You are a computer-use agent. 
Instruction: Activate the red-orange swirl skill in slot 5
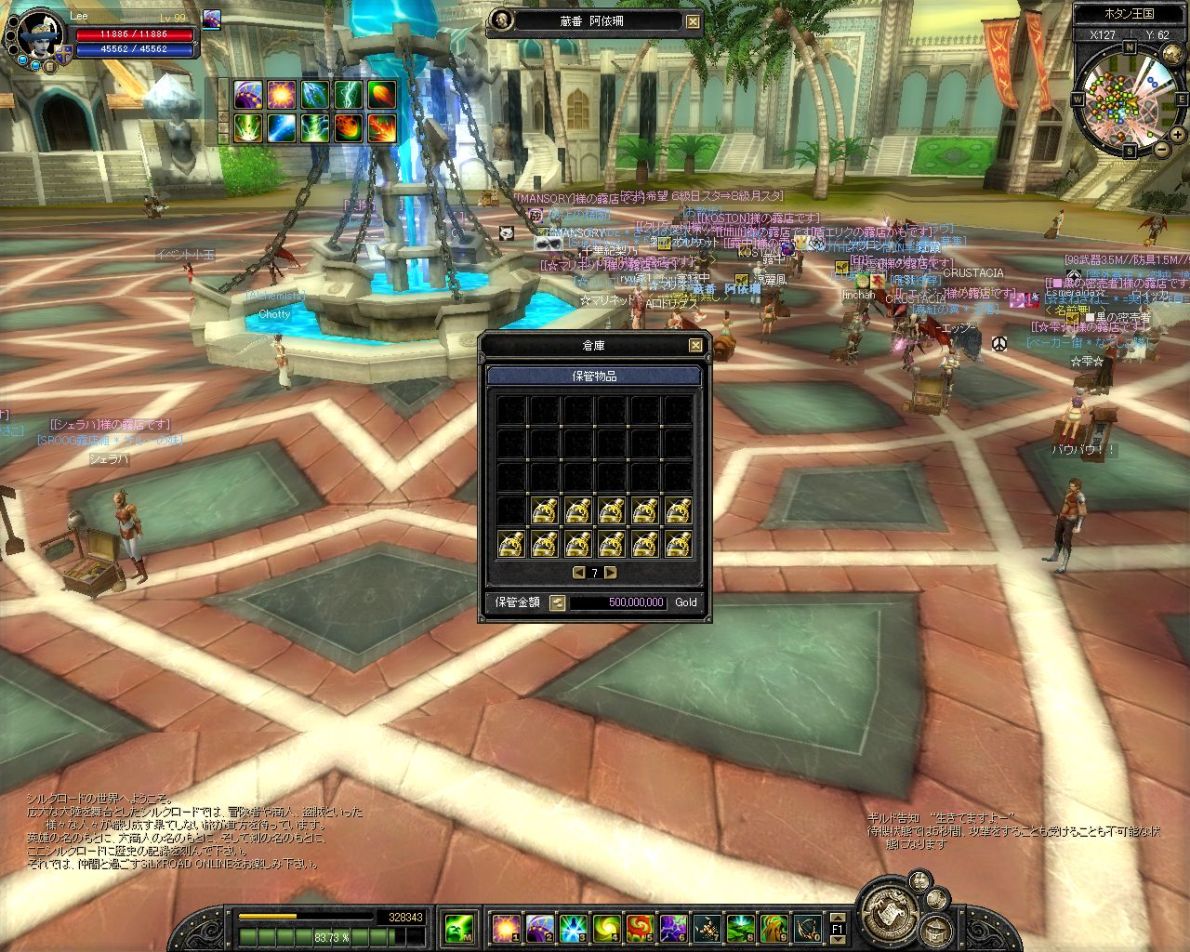pyautogui.click(x=640, y=927)
